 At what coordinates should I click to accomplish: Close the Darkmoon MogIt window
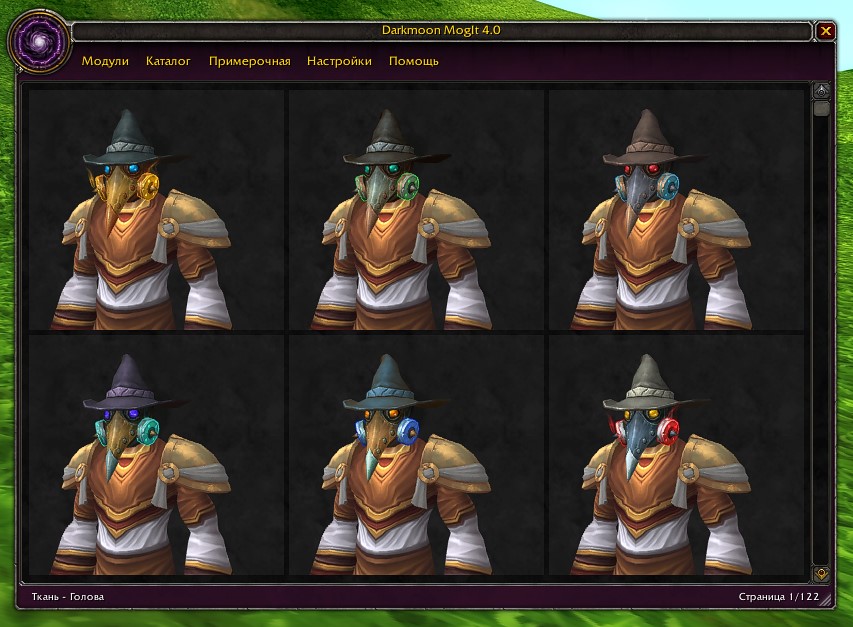tap(826, 31)
